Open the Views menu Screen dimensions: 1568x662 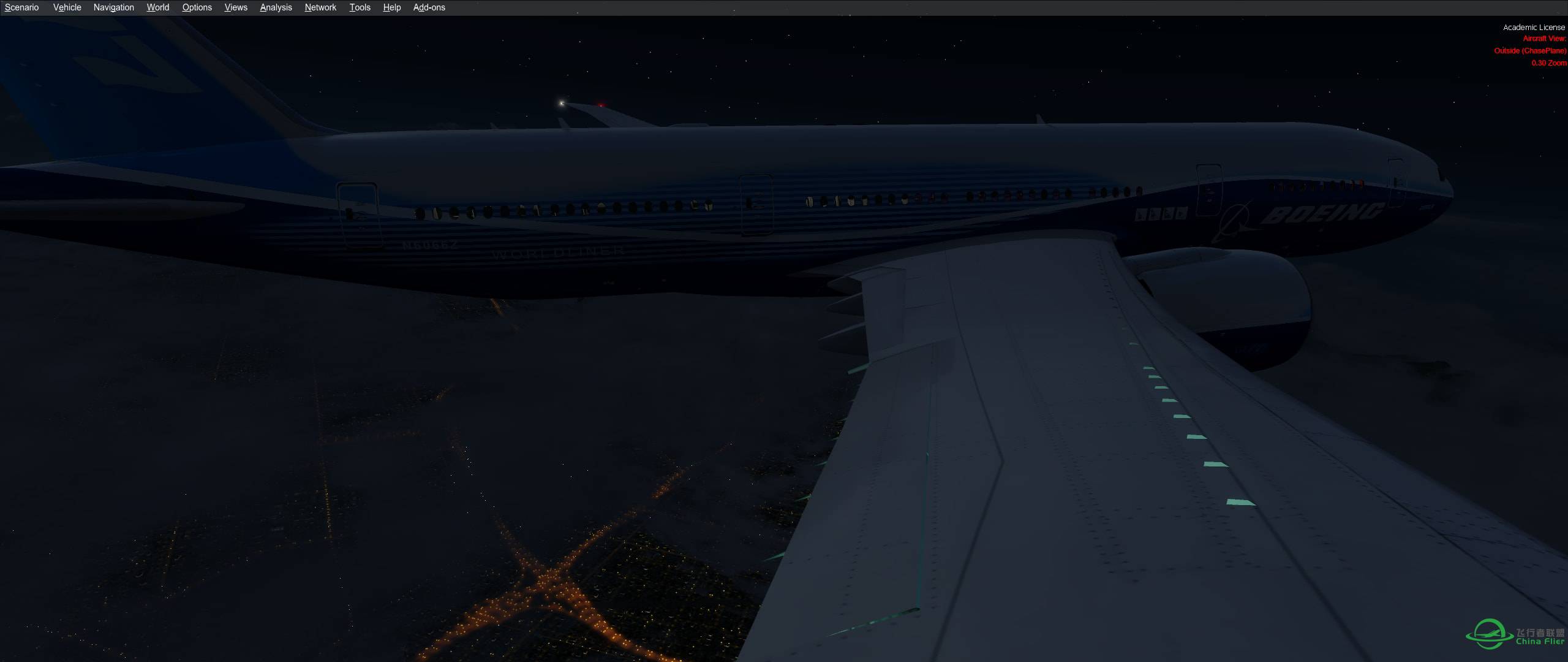click(x=235, y=7)
